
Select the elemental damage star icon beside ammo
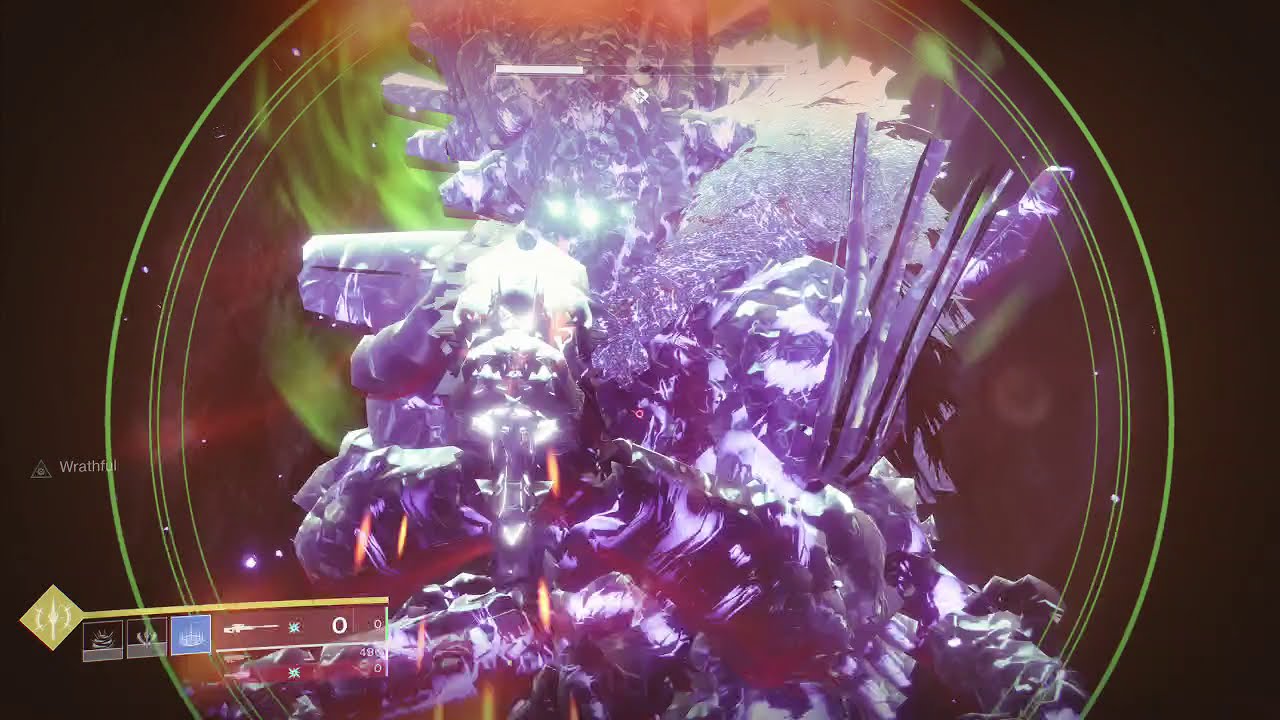click(294, 627)
